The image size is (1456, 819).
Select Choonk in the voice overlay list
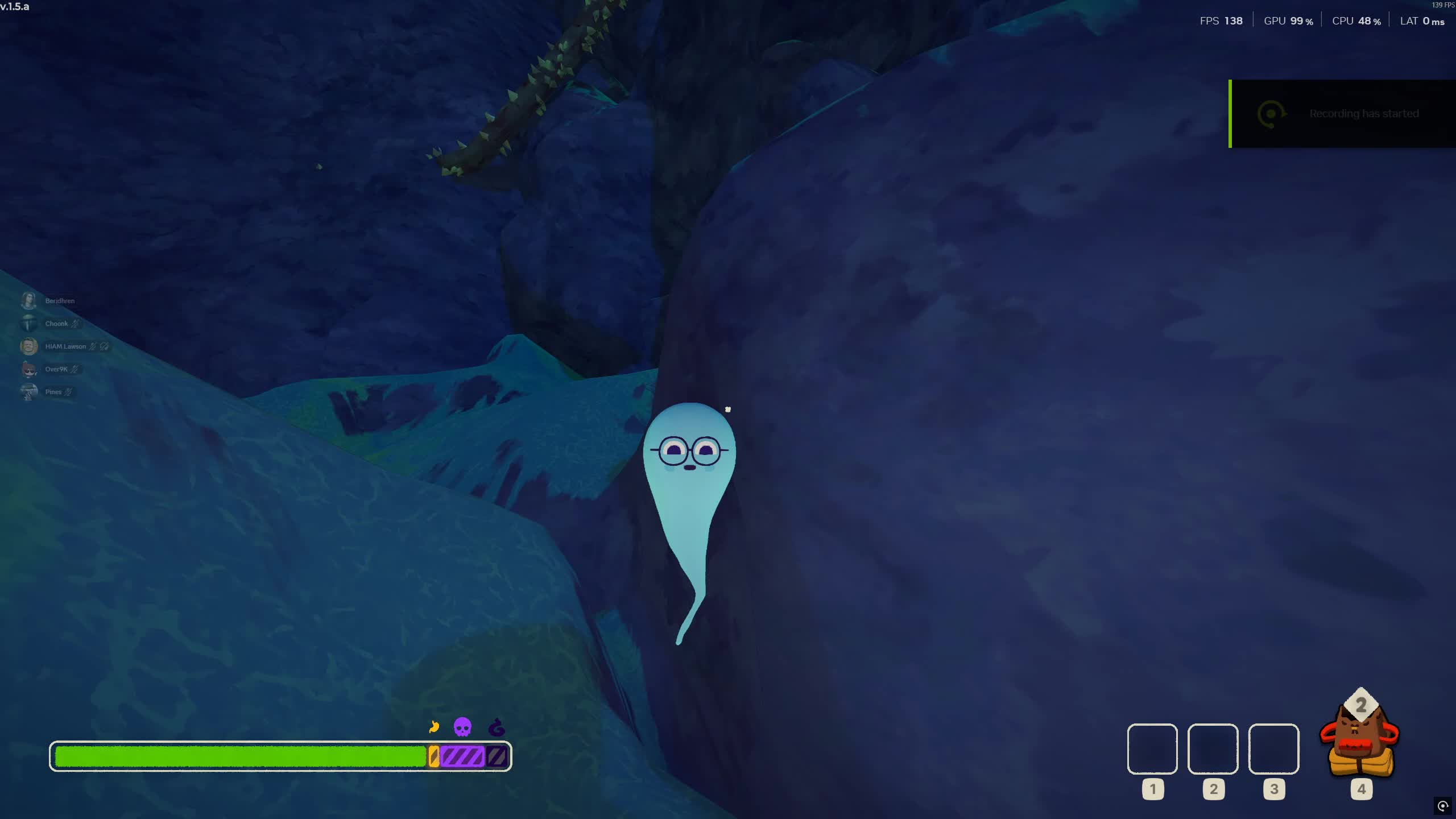(56, 324)
